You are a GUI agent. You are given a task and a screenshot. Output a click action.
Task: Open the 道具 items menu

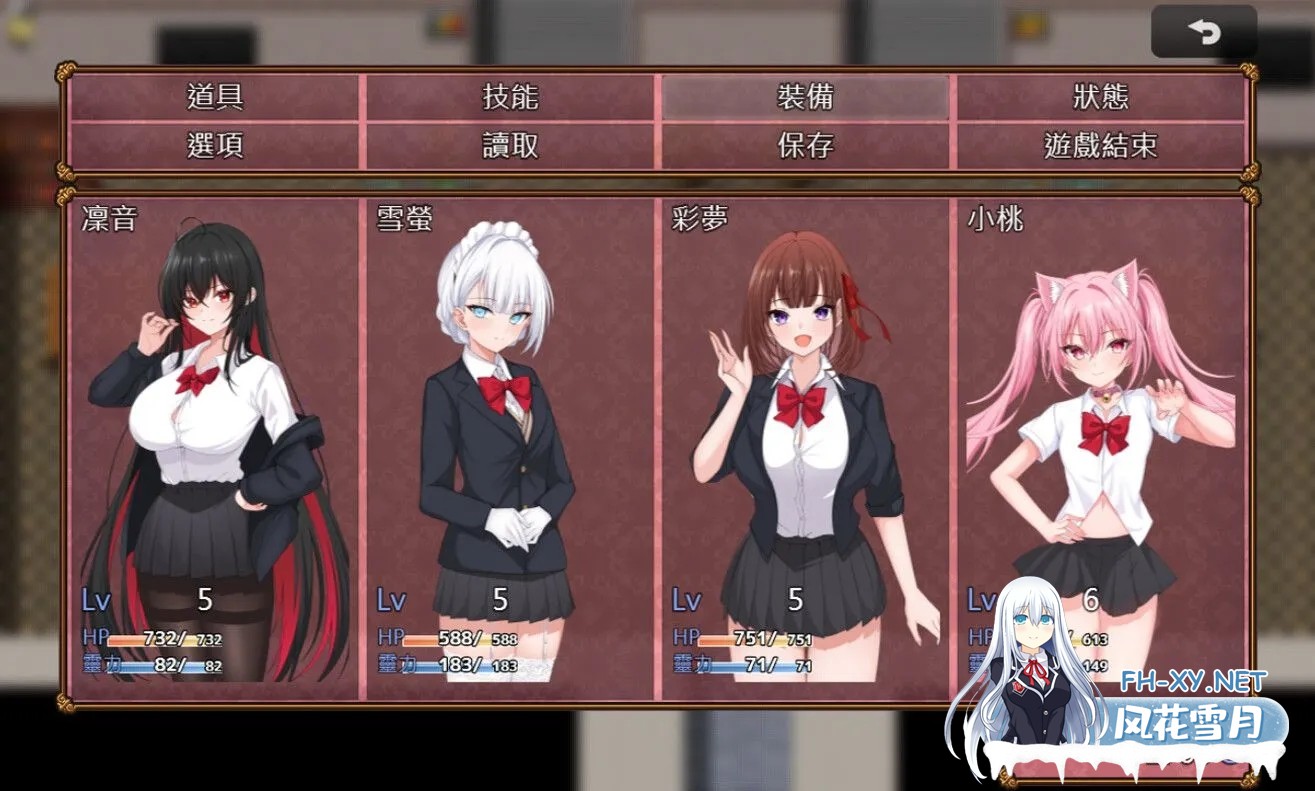tap(215, 97)
